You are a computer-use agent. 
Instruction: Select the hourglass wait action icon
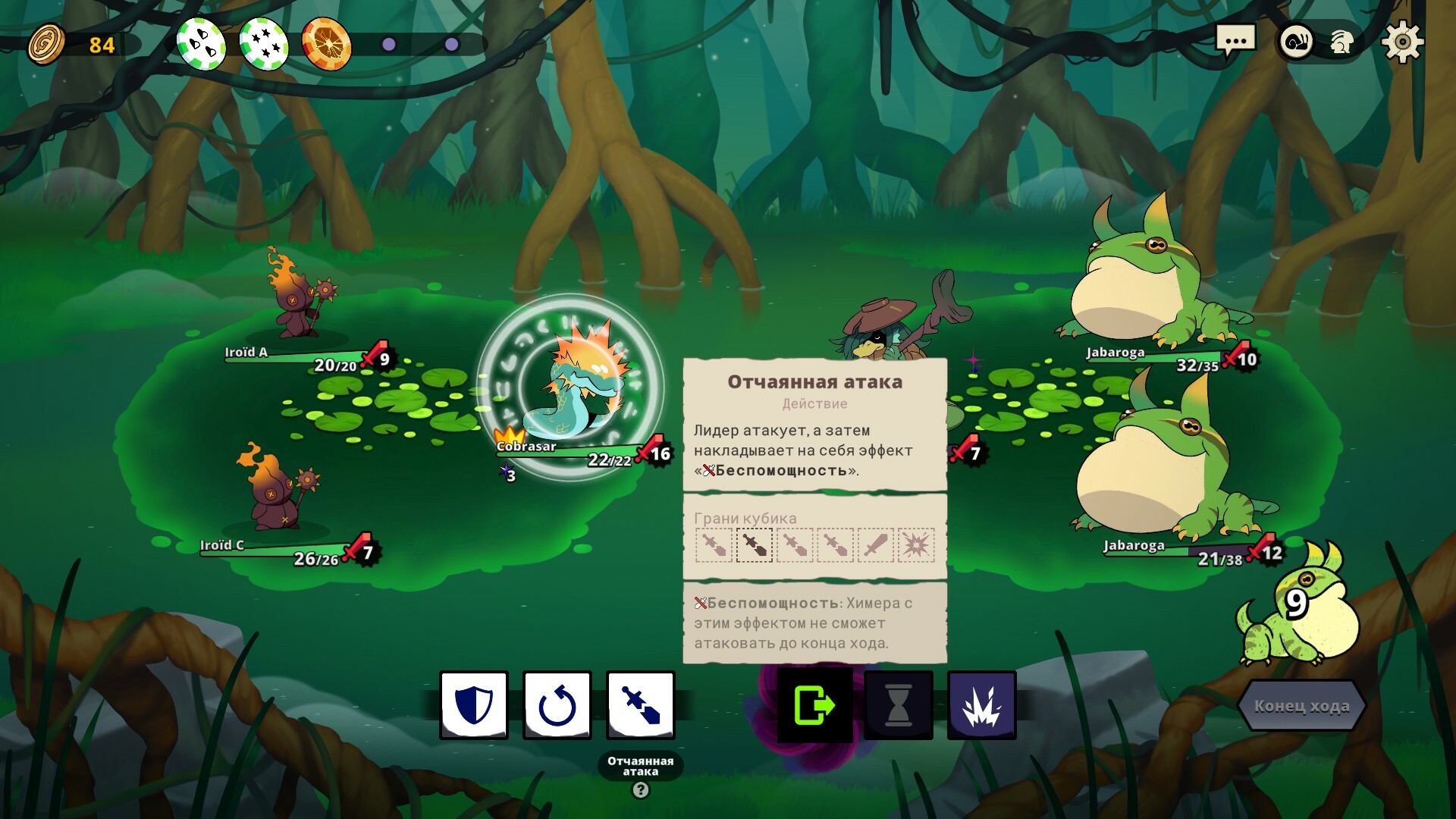tap(898, 704)
